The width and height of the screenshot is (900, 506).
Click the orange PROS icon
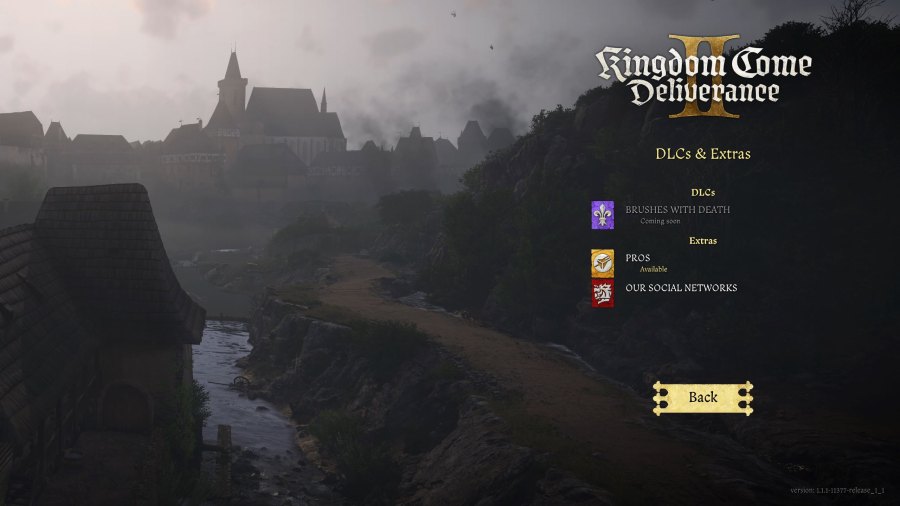[602, 262]
